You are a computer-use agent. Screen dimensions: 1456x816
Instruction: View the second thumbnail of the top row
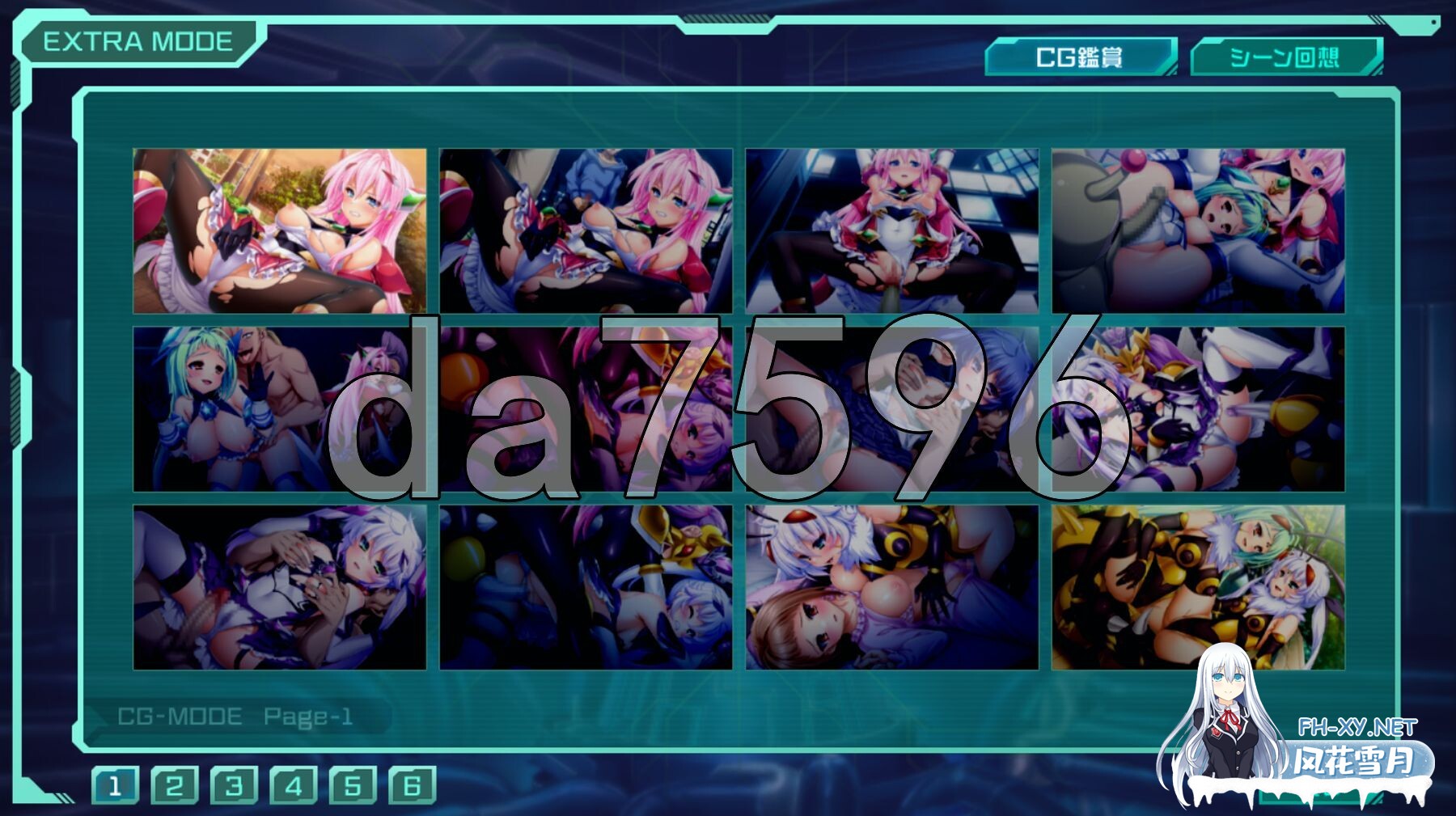coord(586,230)
